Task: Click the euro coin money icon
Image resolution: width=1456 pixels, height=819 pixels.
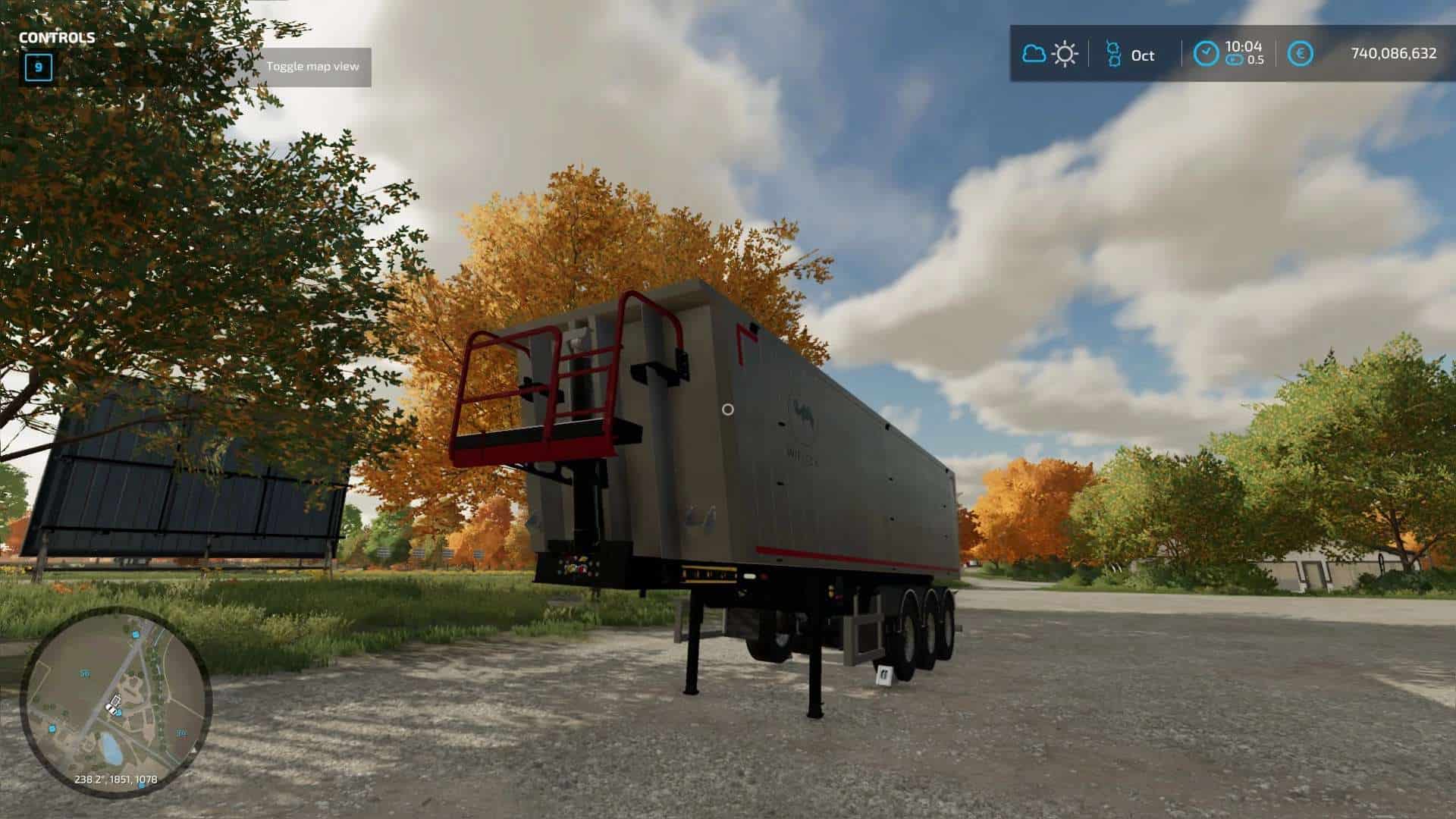Action: [1301, 53]
